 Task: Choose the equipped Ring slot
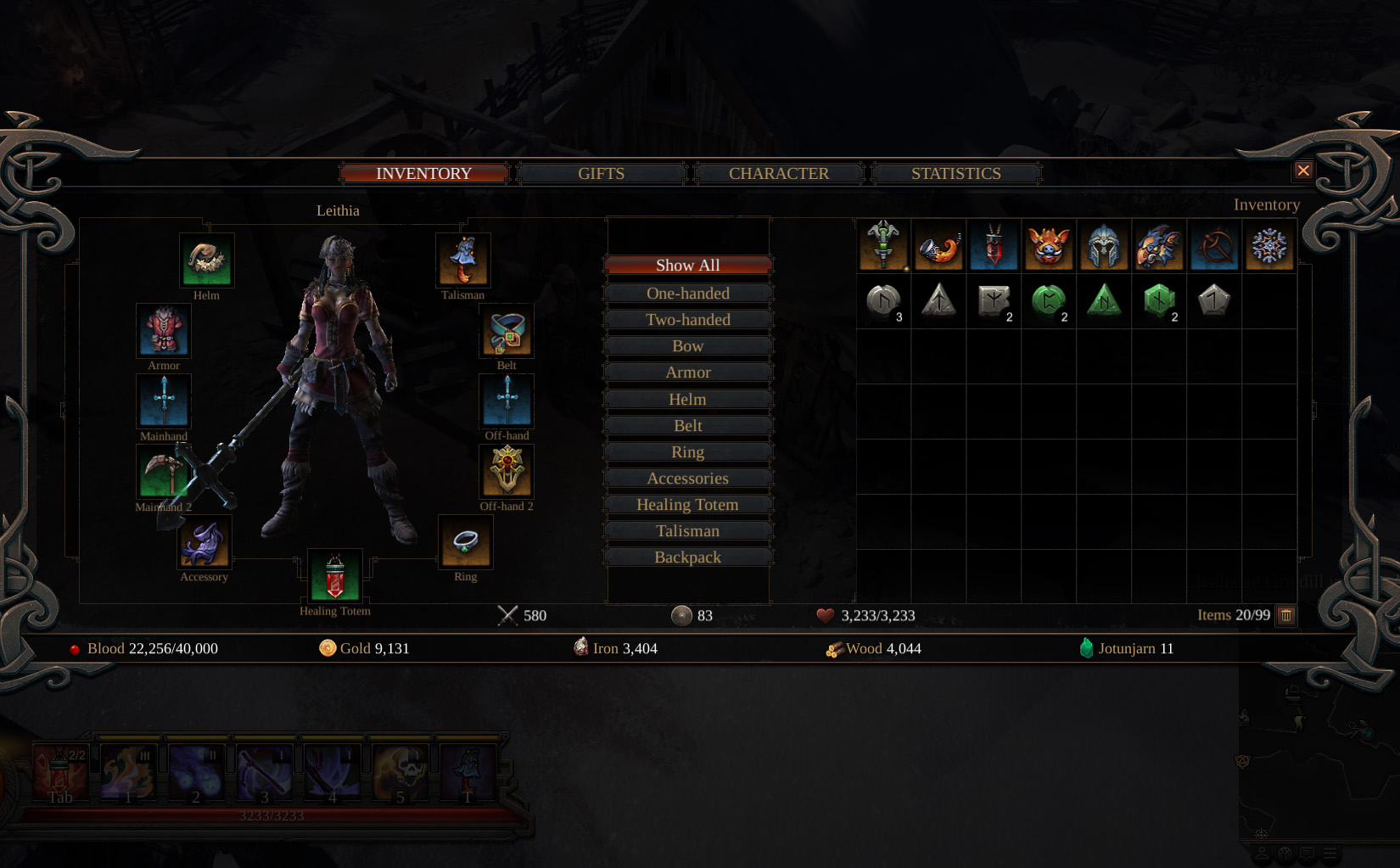click(465, 543)
